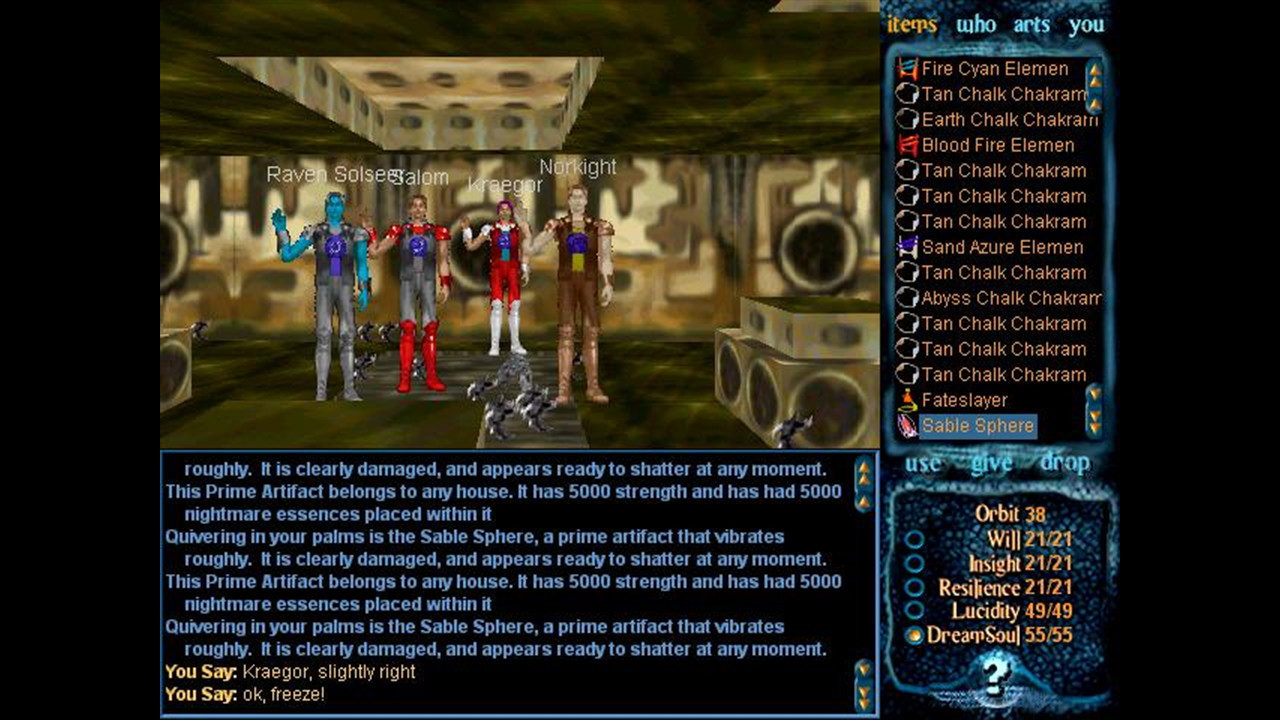Click the Fire Cyan Elemen flask icon
Viewport: 1280px width, 720px height.
[x=907, y=69]
